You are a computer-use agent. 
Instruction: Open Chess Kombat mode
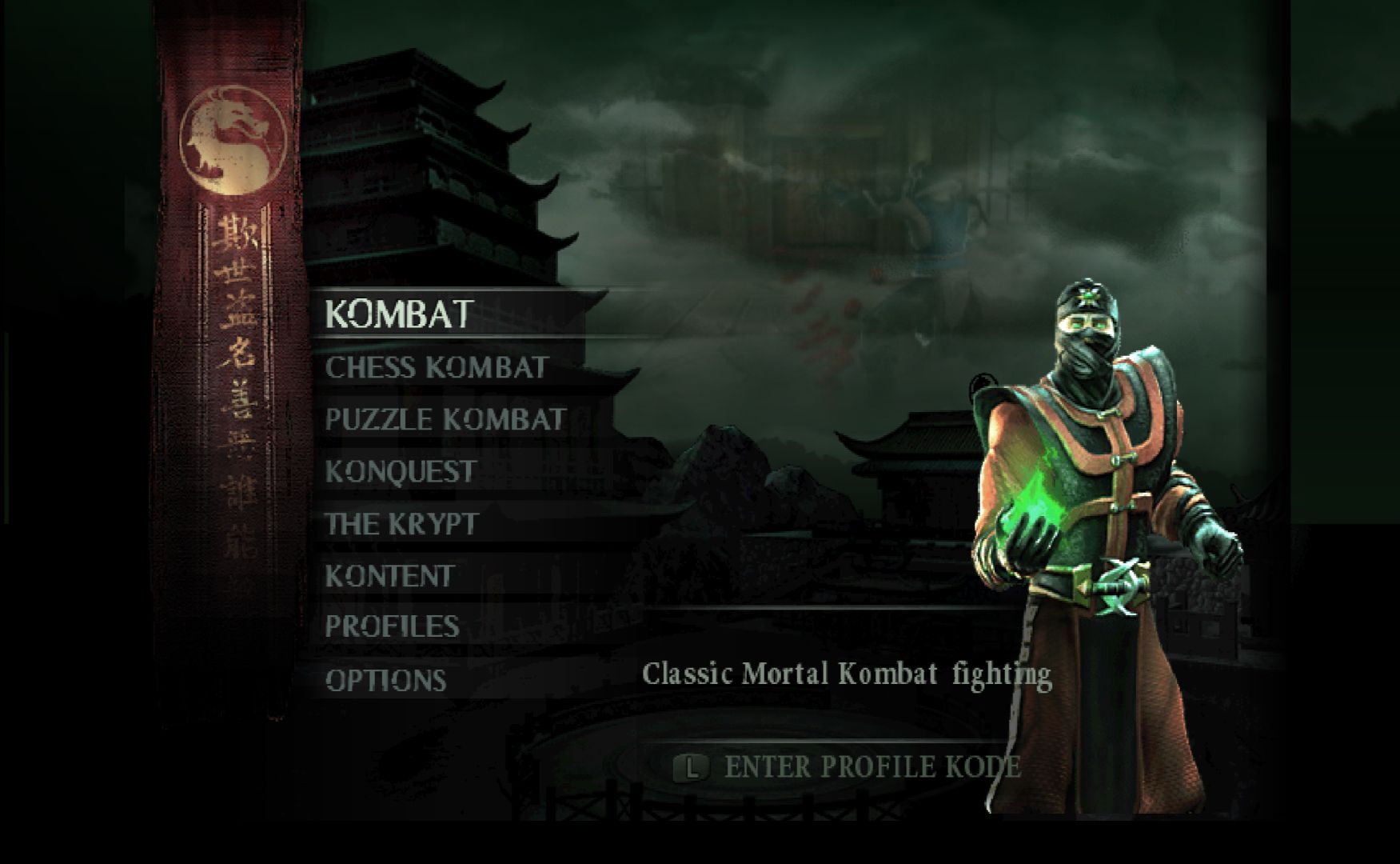click(436, 368)
